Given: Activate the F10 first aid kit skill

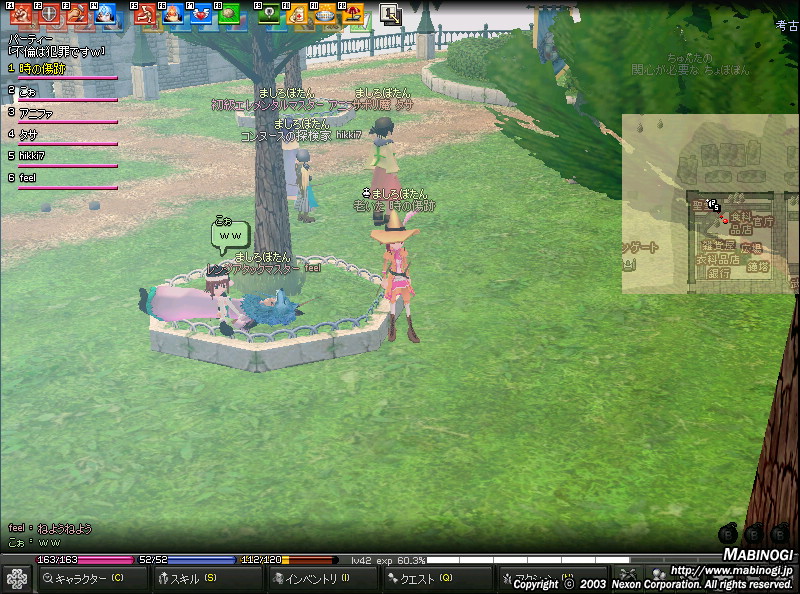Looking at the screenshot, I should click(x=296, y=14).
